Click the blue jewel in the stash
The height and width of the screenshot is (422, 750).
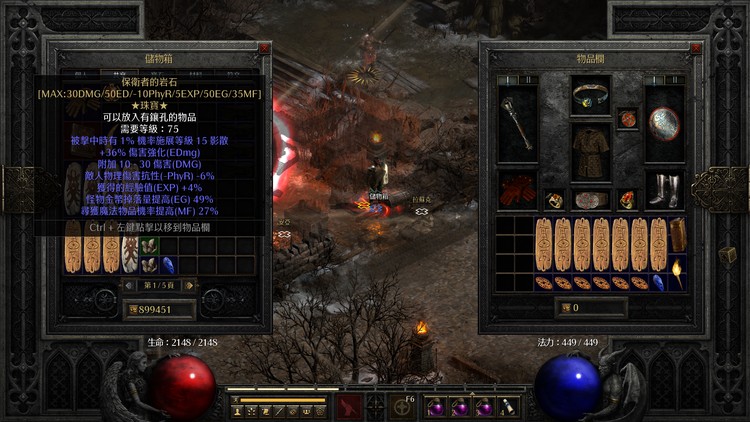167,265
